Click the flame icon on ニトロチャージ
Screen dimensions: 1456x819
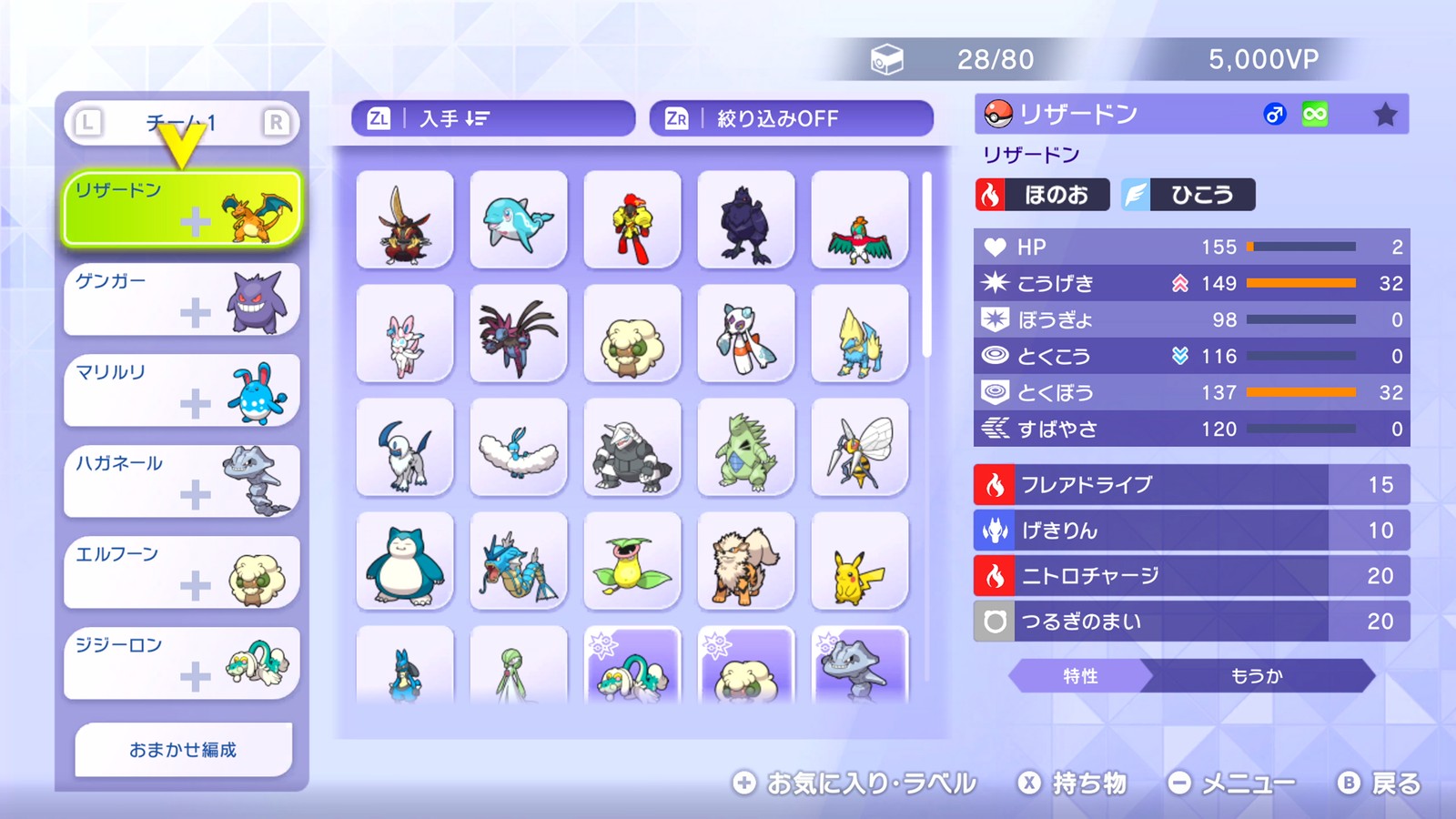click(x=994, y=575)
